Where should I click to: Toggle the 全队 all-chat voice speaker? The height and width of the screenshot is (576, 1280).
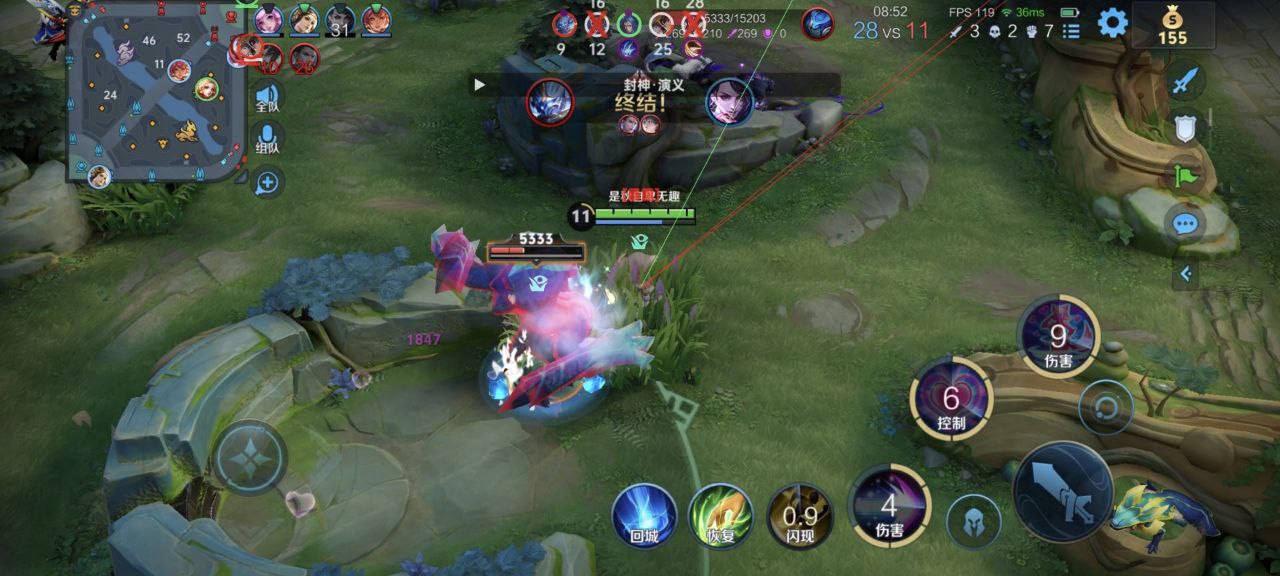pyautogui.click(x=267, y=97)
